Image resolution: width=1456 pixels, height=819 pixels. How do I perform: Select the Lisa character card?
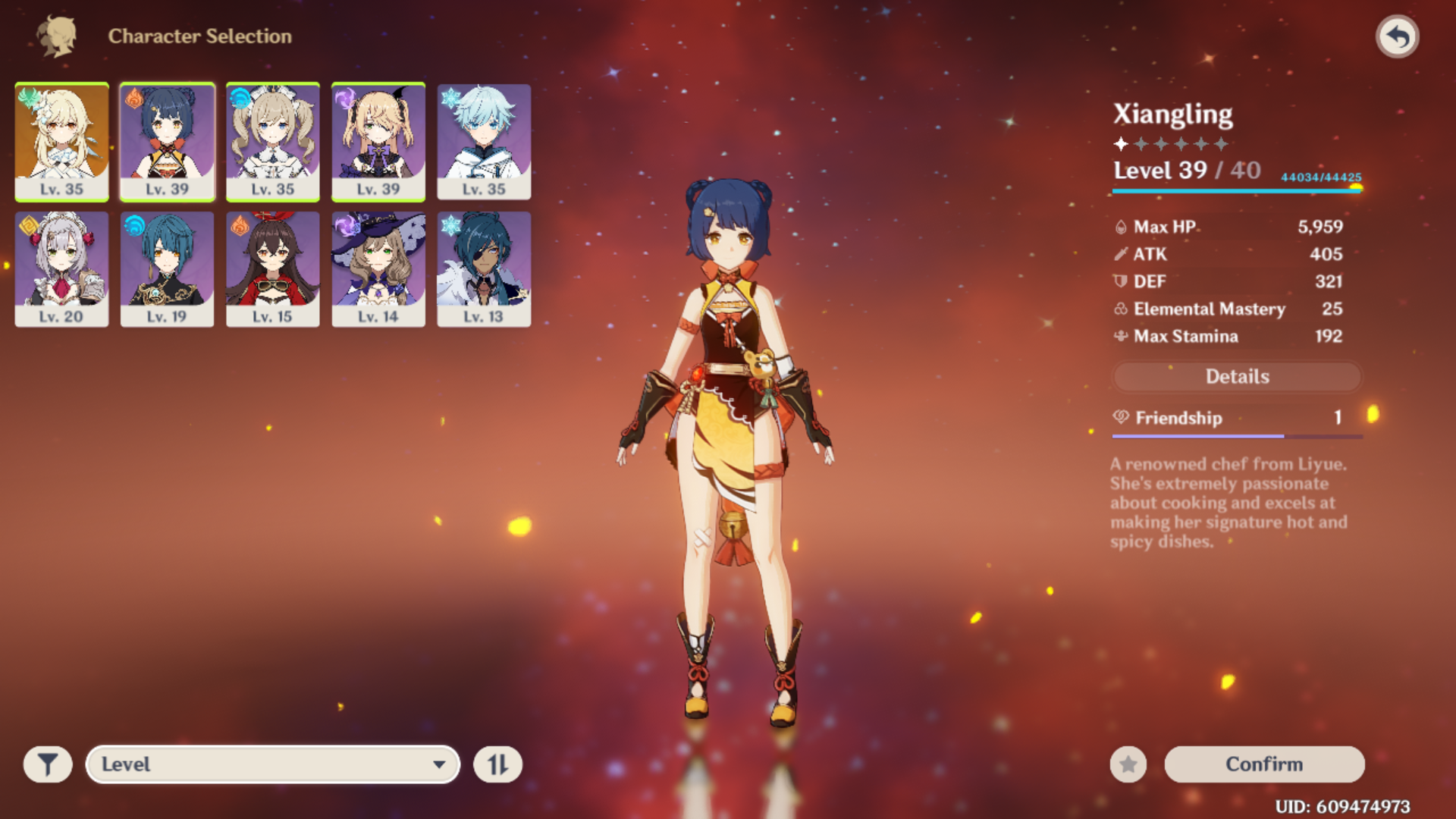coord(378,269)
